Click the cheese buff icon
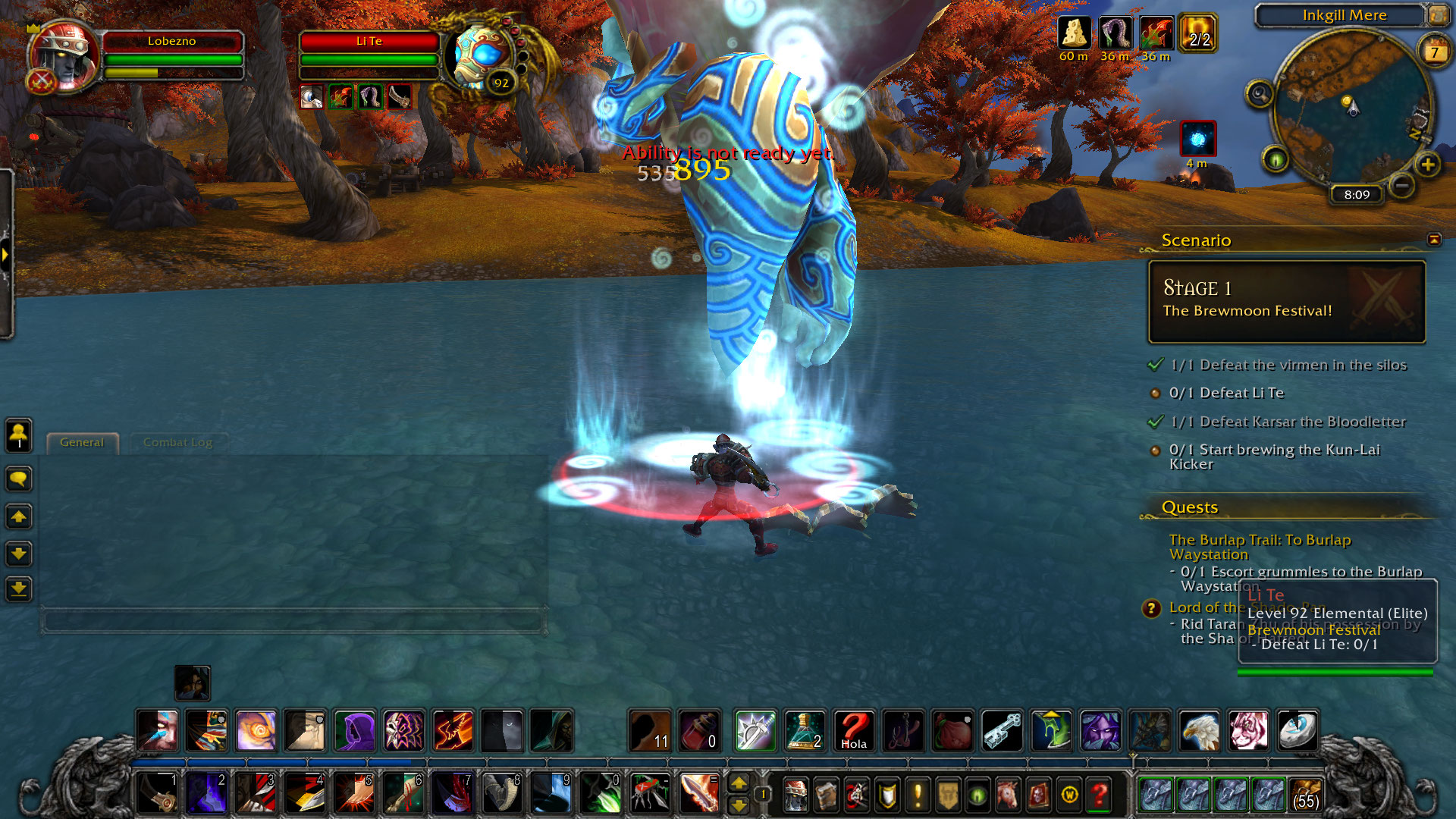 (x=1074, y=34)
